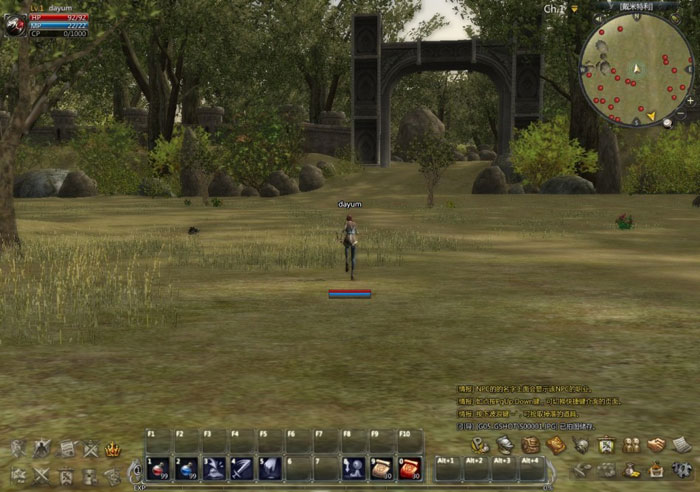
Task: Open the helmet icon menu
Action: tap(506, 445)
